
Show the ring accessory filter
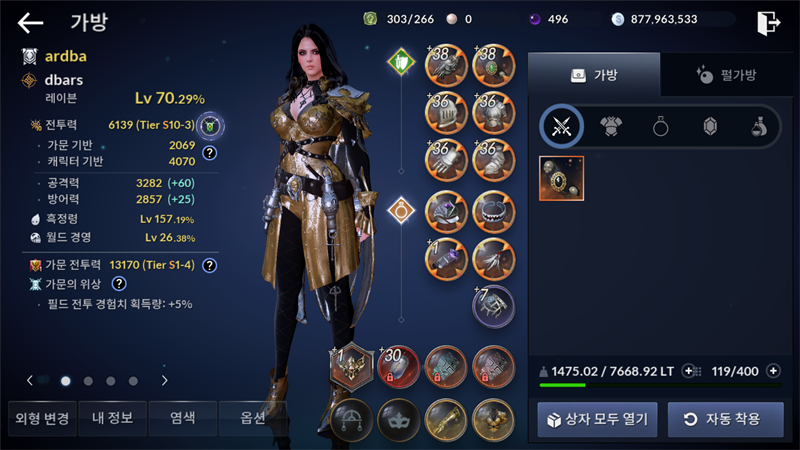(x=660, y=126)
